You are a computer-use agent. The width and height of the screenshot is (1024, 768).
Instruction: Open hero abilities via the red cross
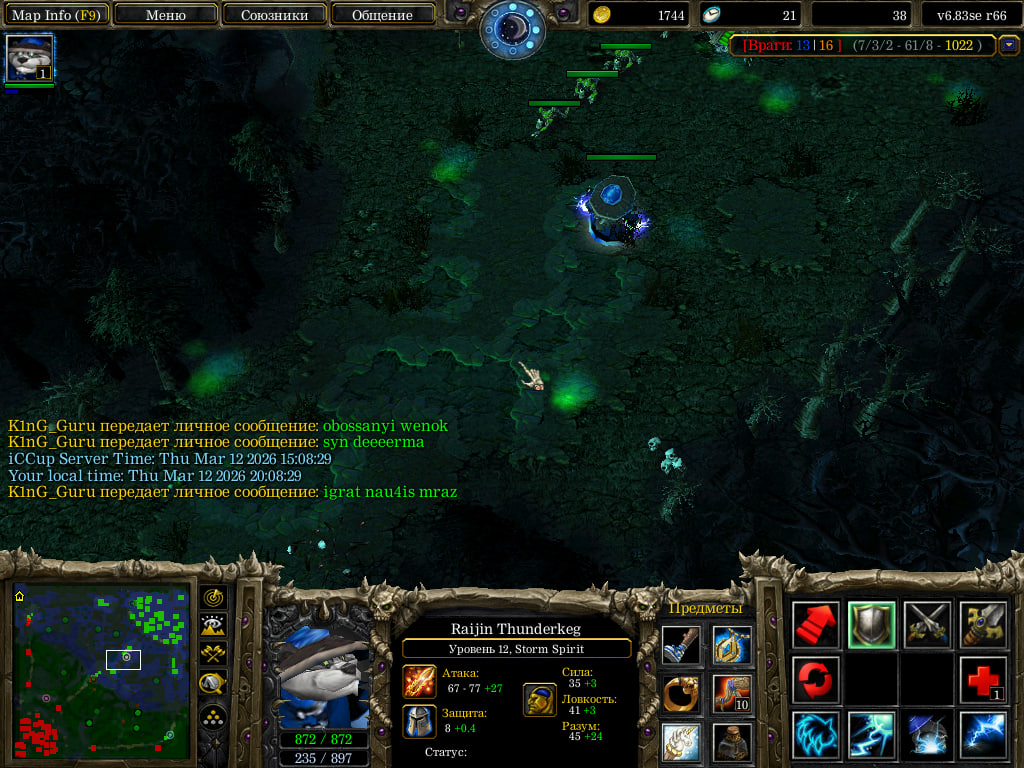coord(983,680)
